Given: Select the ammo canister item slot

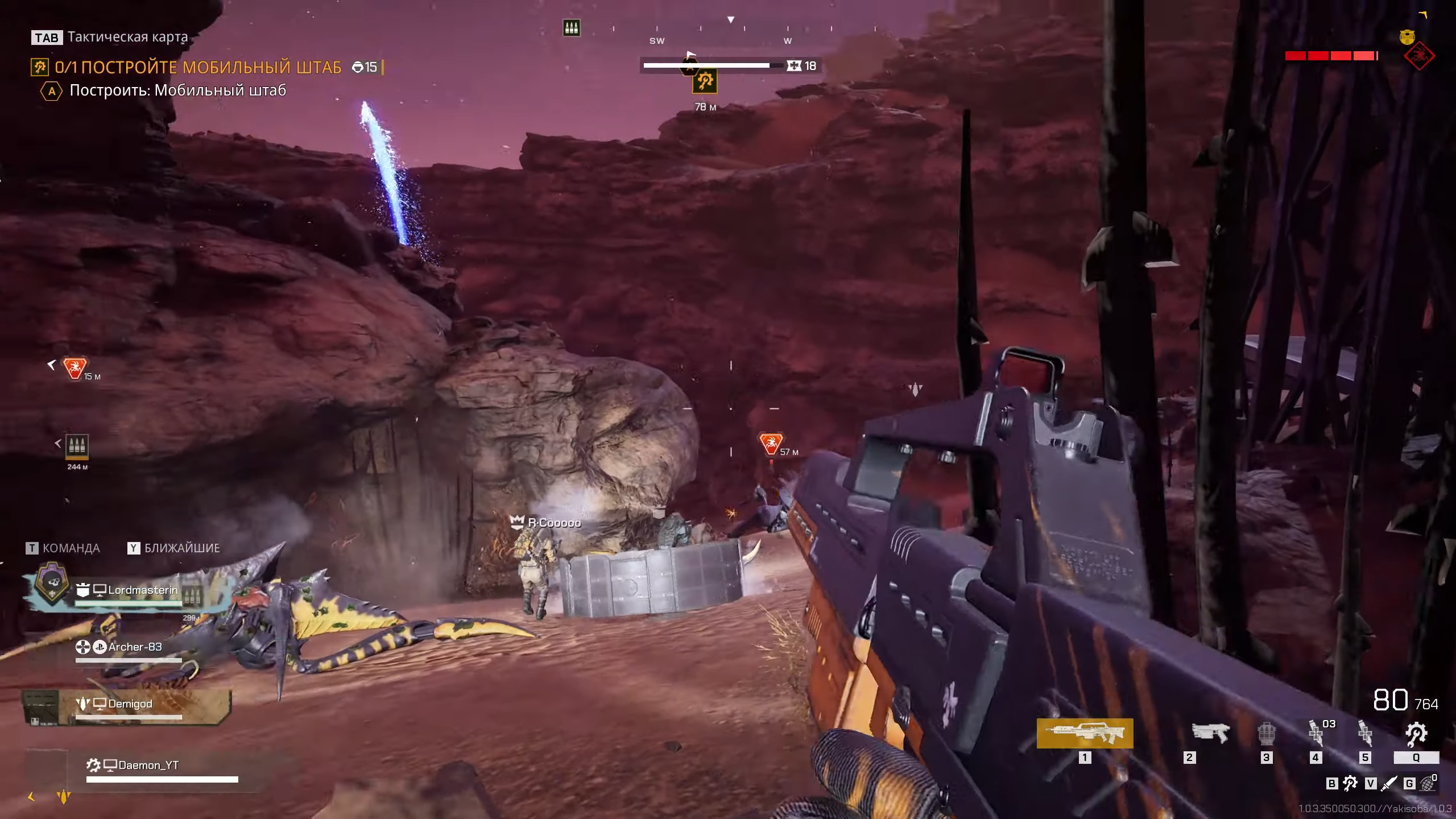Looking at the screenshot, I should click(x=1266, y=734).
